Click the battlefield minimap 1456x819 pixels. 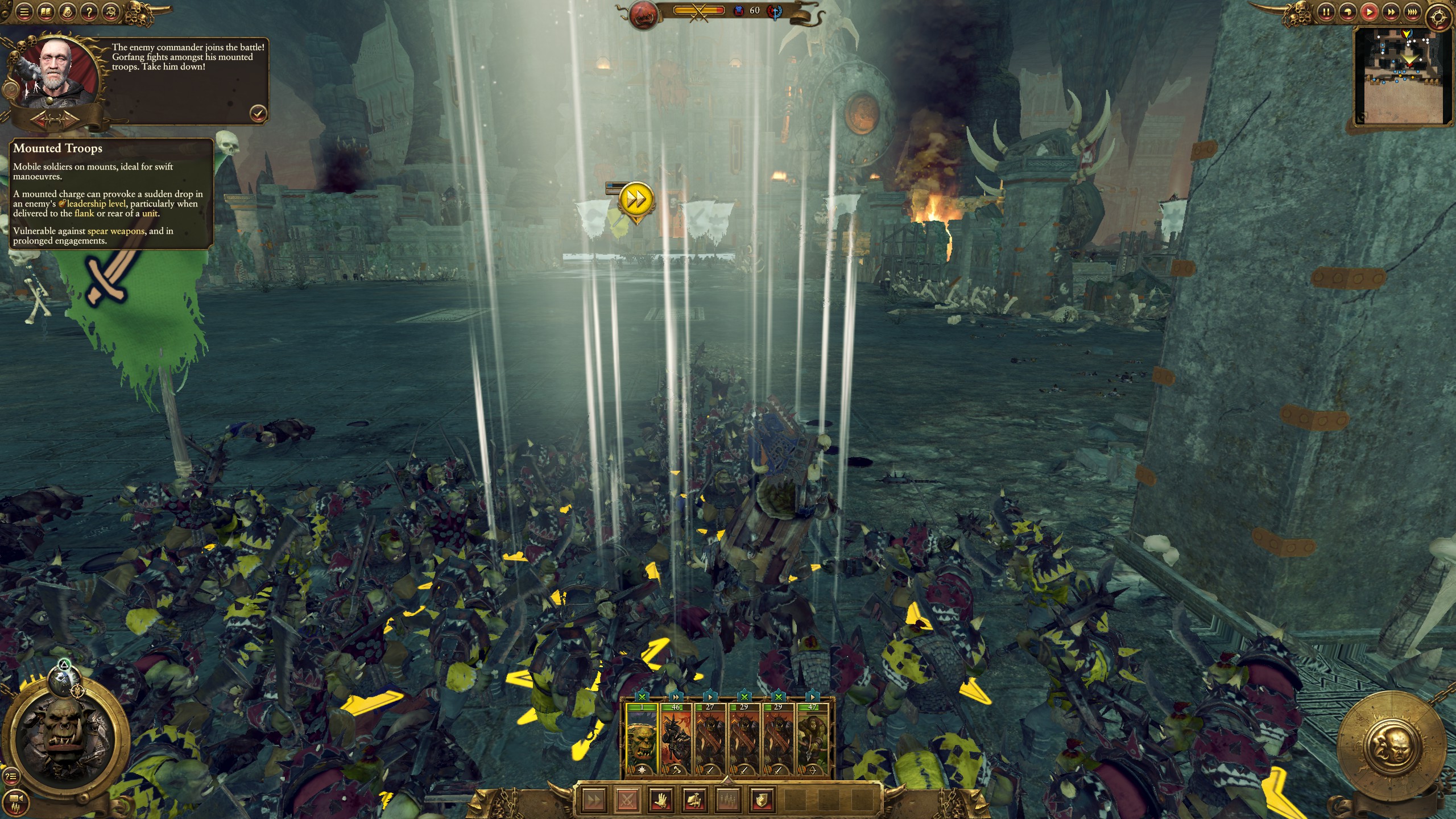tap(1403, 76)
